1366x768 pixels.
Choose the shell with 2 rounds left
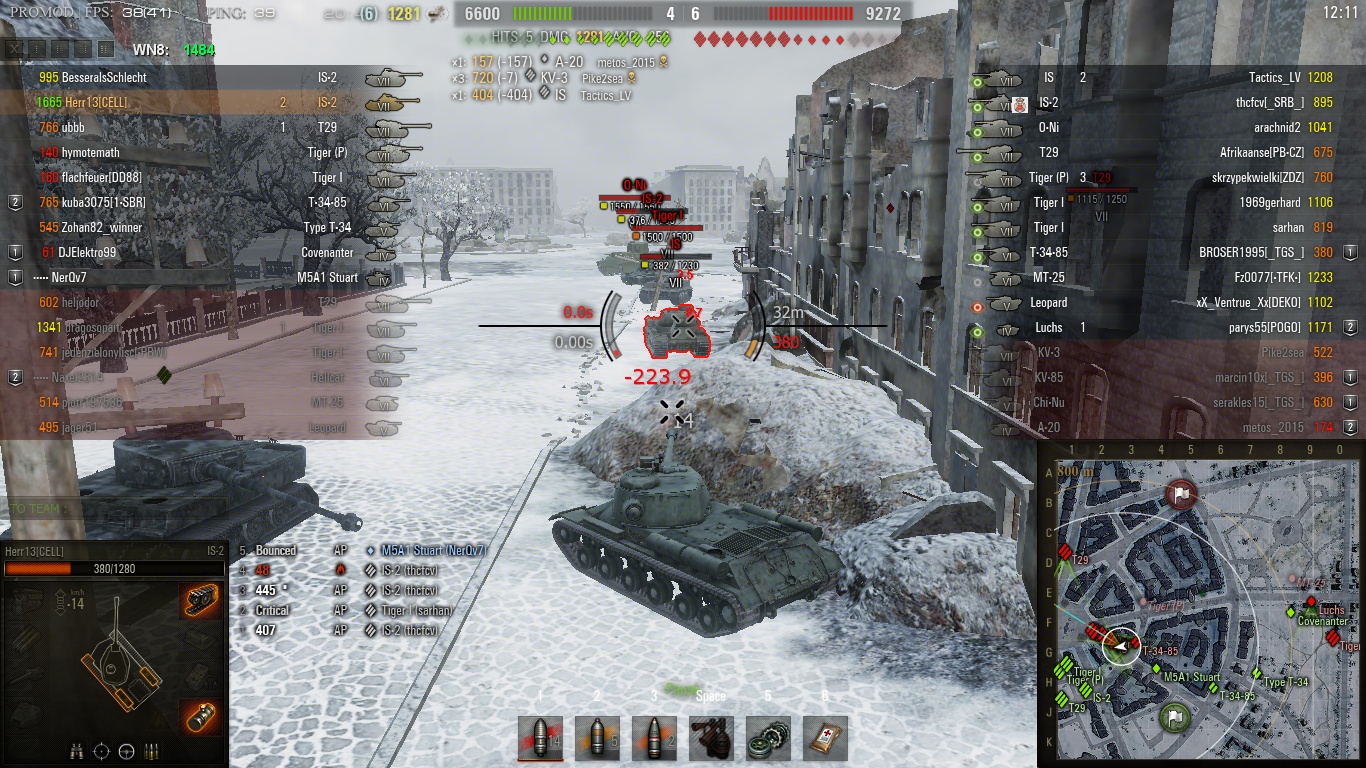click(x=654, y=738)
